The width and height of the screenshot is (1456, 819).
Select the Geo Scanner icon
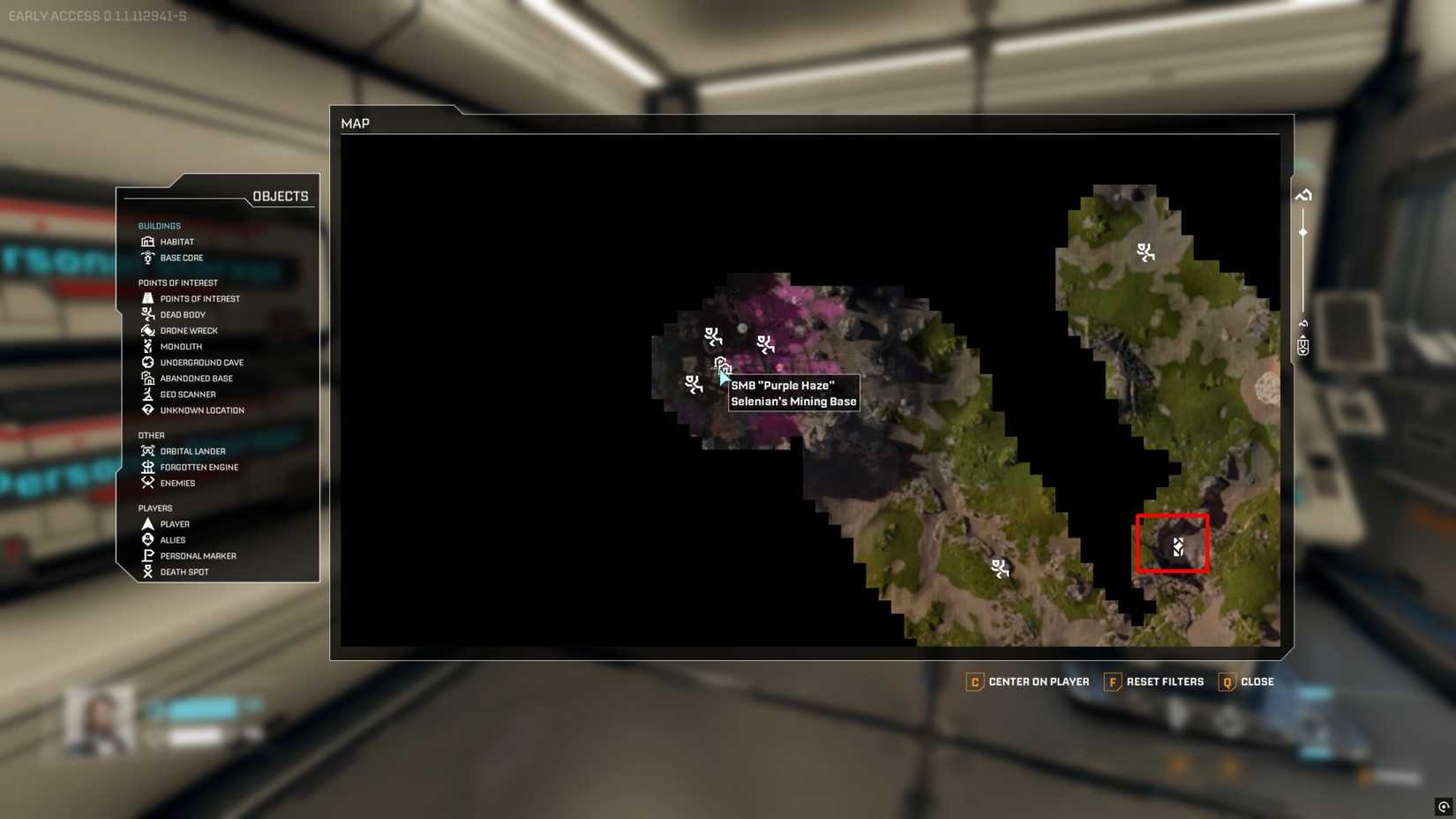148,394
